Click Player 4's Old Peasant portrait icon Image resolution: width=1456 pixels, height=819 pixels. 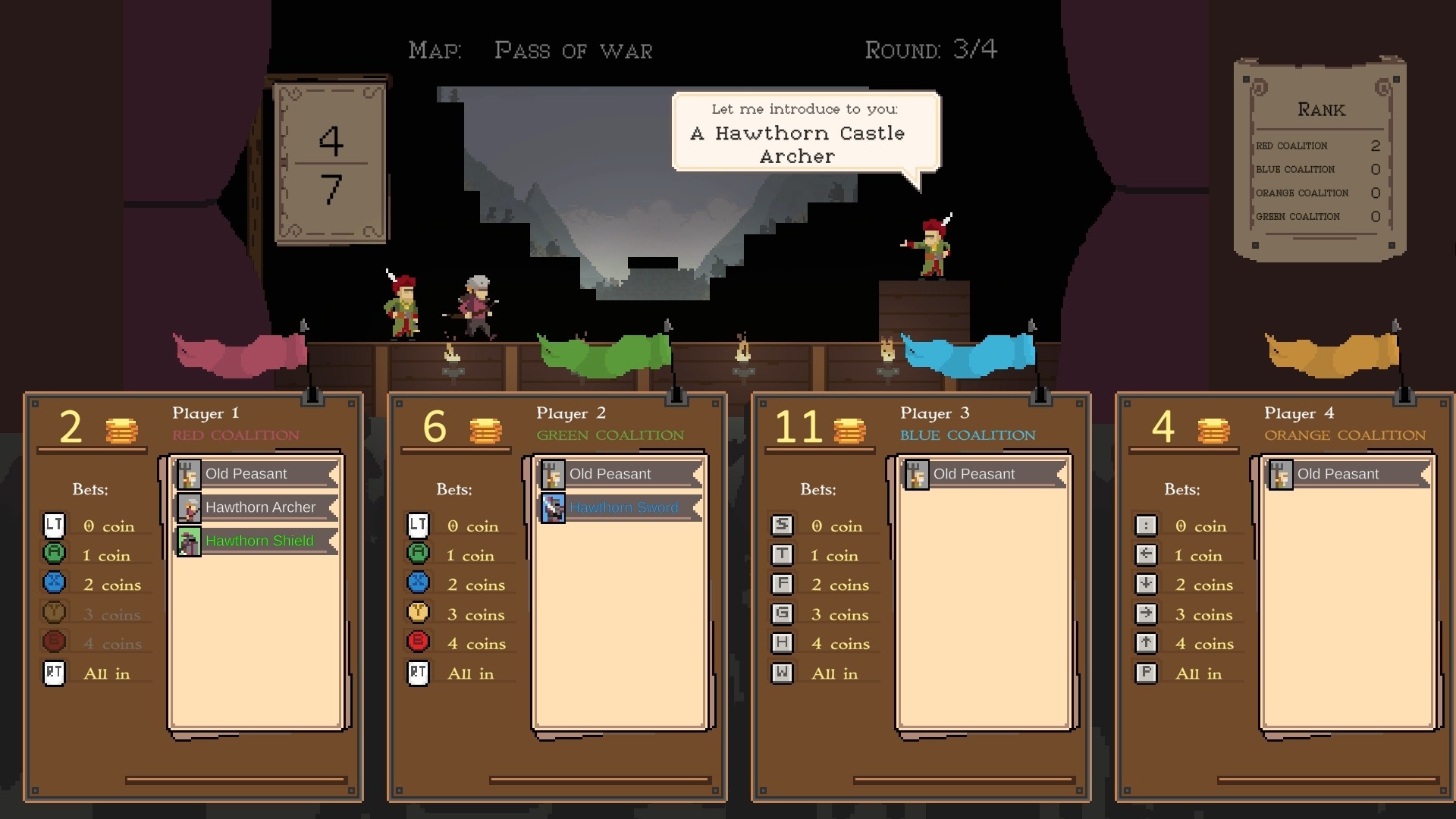pyautogui.click(x=1280, y=473)
